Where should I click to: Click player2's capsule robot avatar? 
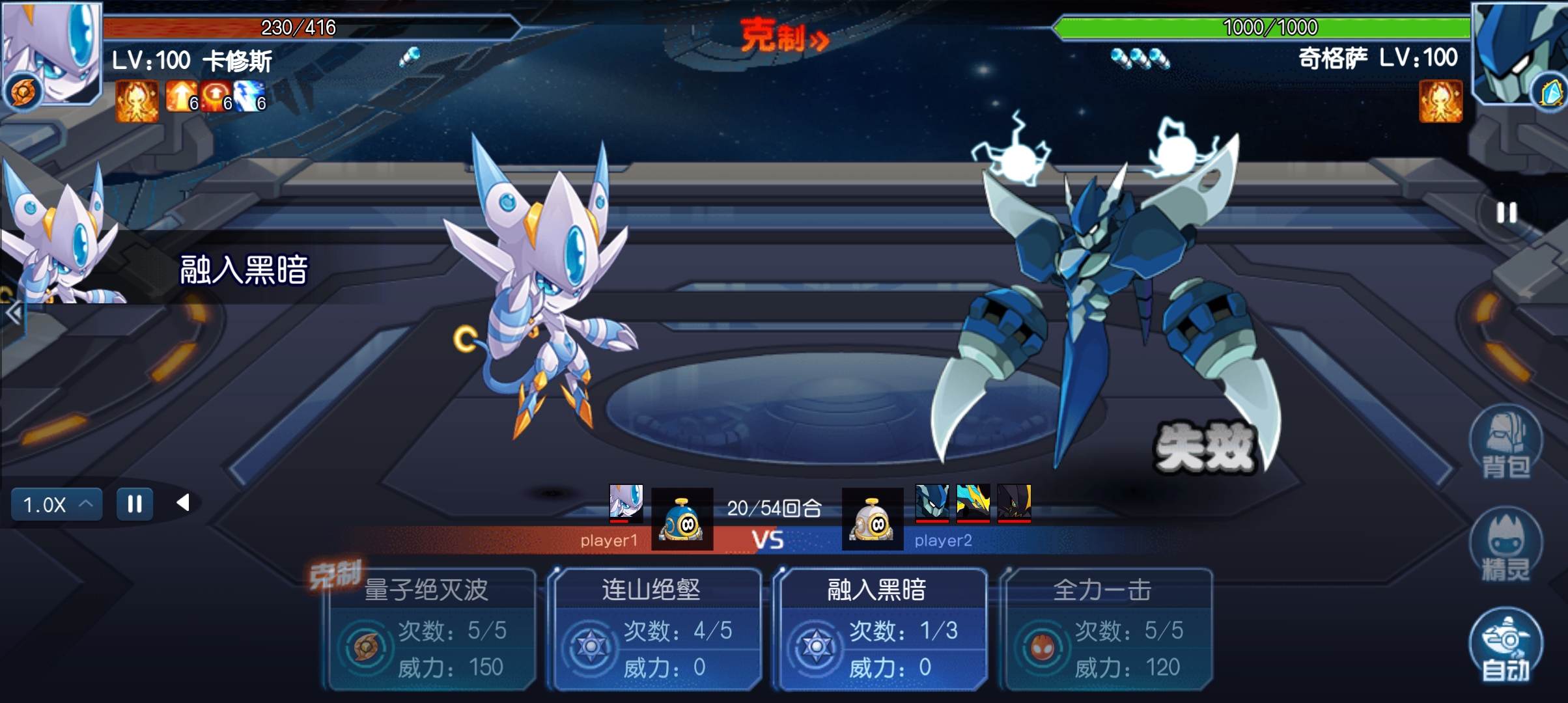tap(873, 519)
